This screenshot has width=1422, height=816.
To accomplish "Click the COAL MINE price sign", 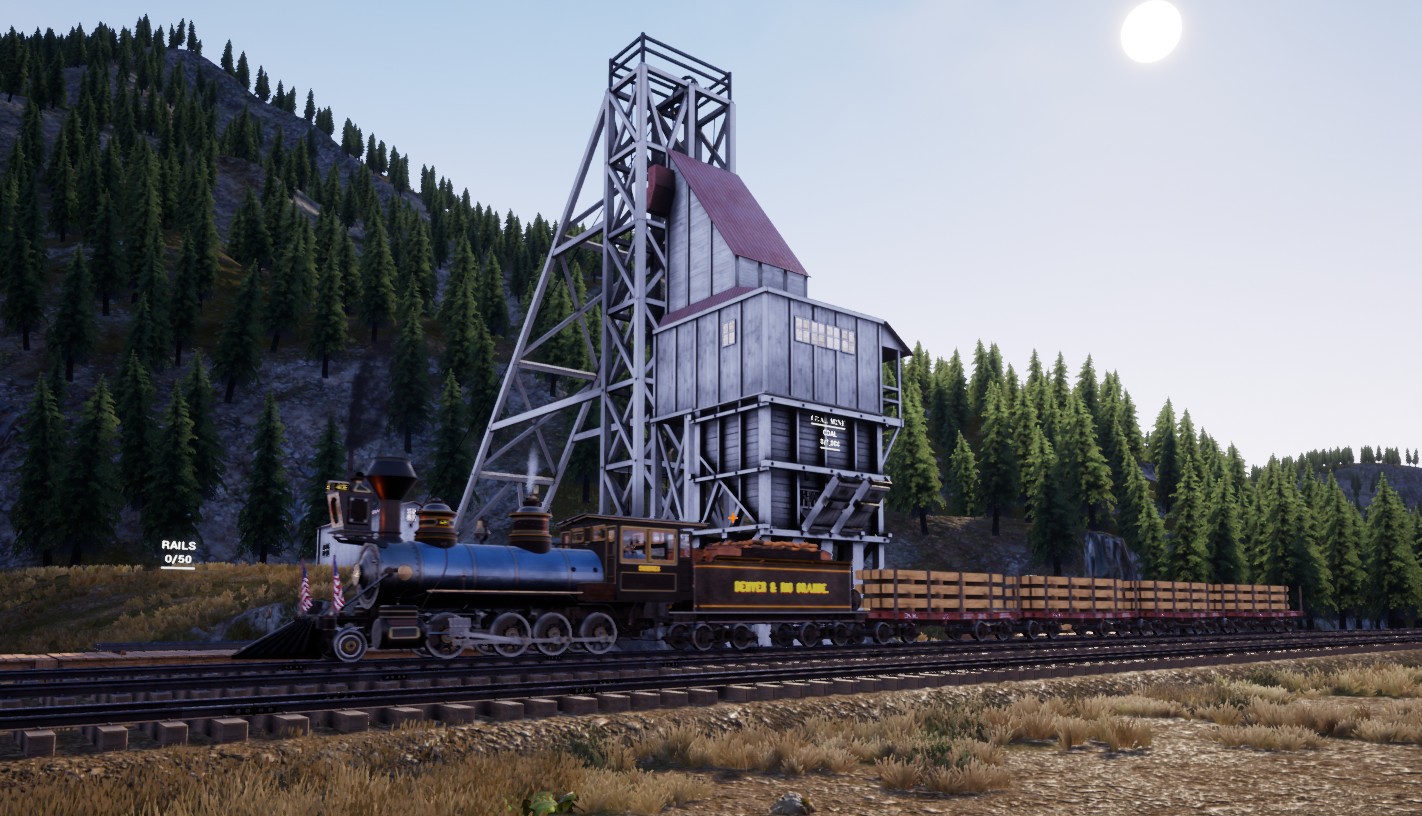I will coord(829,430).
